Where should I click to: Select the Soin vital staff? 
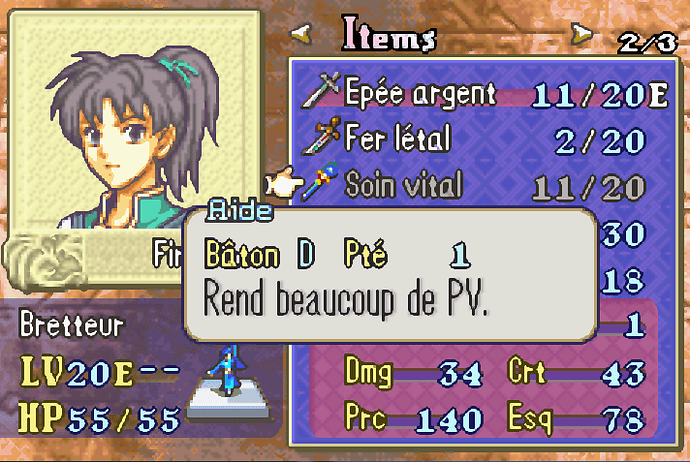pos(403,185)
